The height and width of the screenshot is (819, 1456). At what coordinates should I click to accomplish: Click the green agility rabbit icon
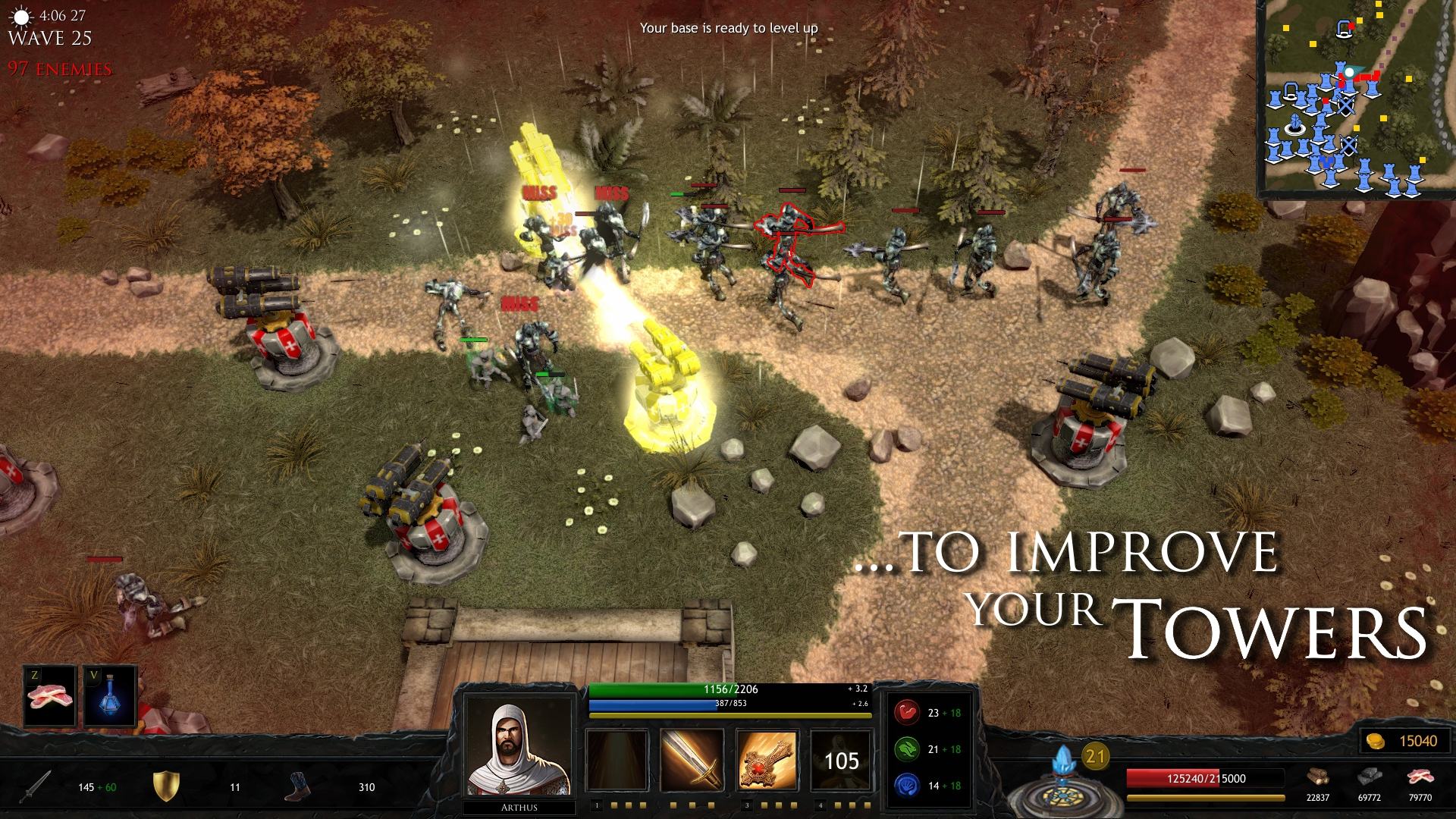click(x=906, y=749)
